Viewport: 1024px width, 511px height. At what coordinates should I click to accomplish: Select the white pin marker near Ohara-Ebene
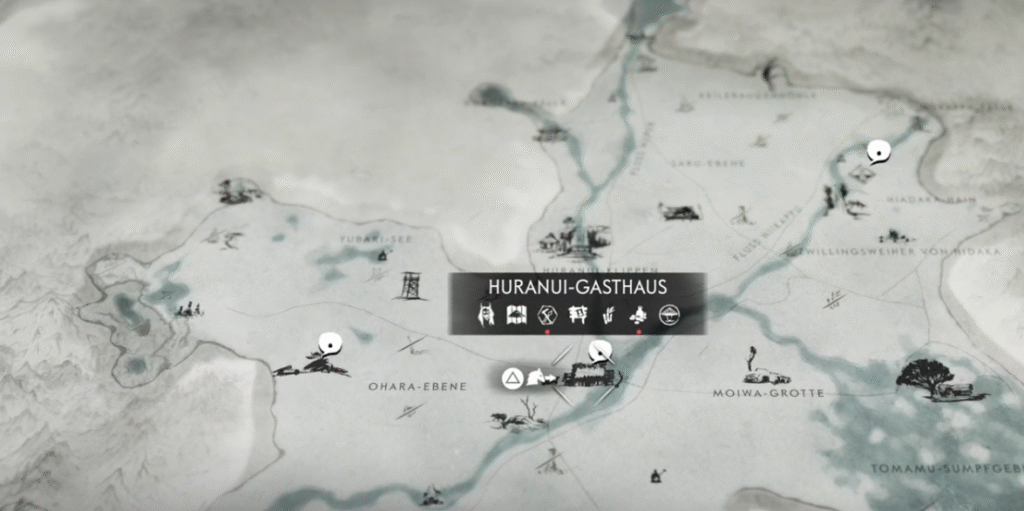(329, 345)
